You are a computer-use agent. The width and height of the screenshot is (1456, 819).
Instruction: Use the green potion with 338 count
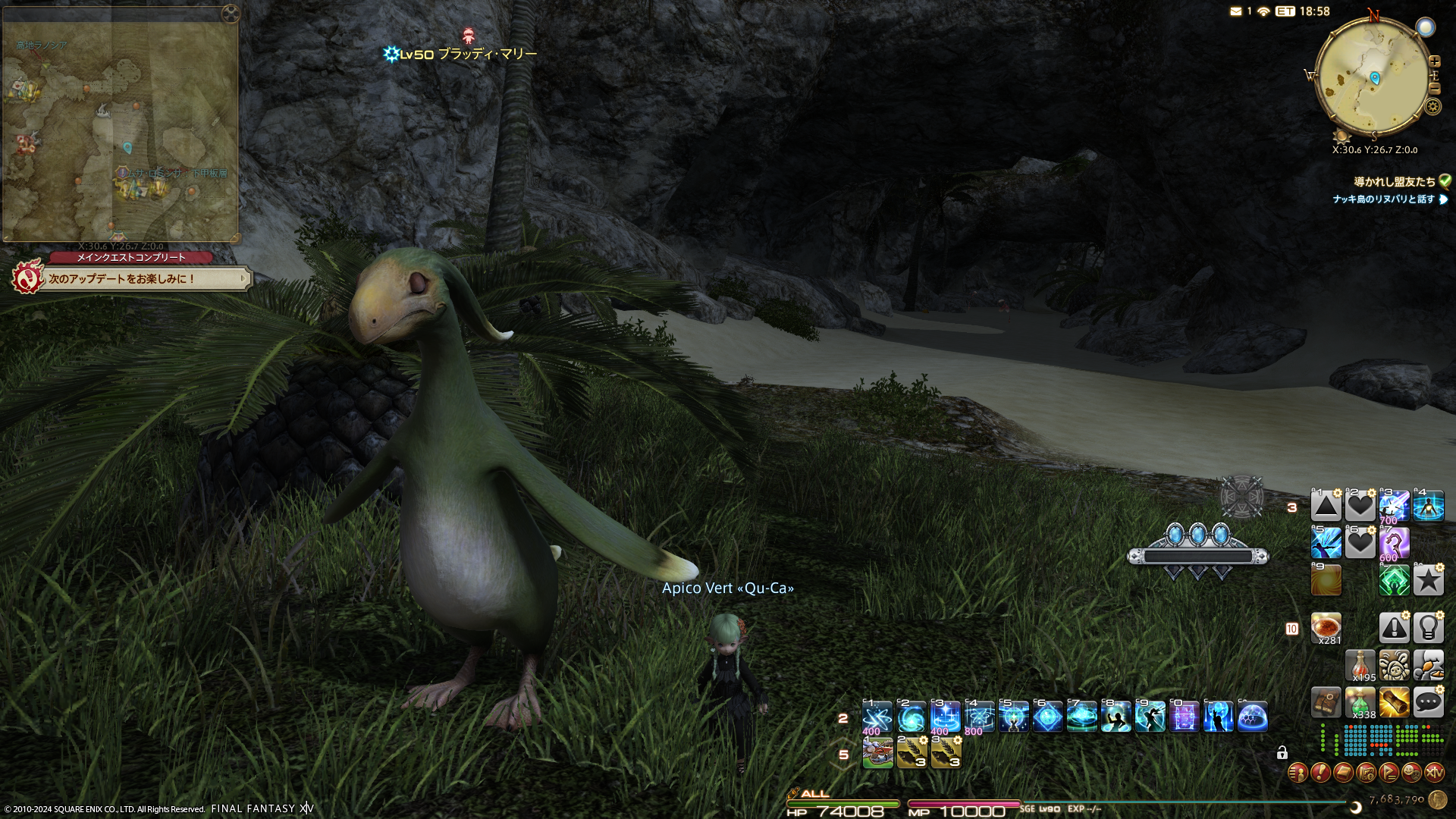point(1360,702)
